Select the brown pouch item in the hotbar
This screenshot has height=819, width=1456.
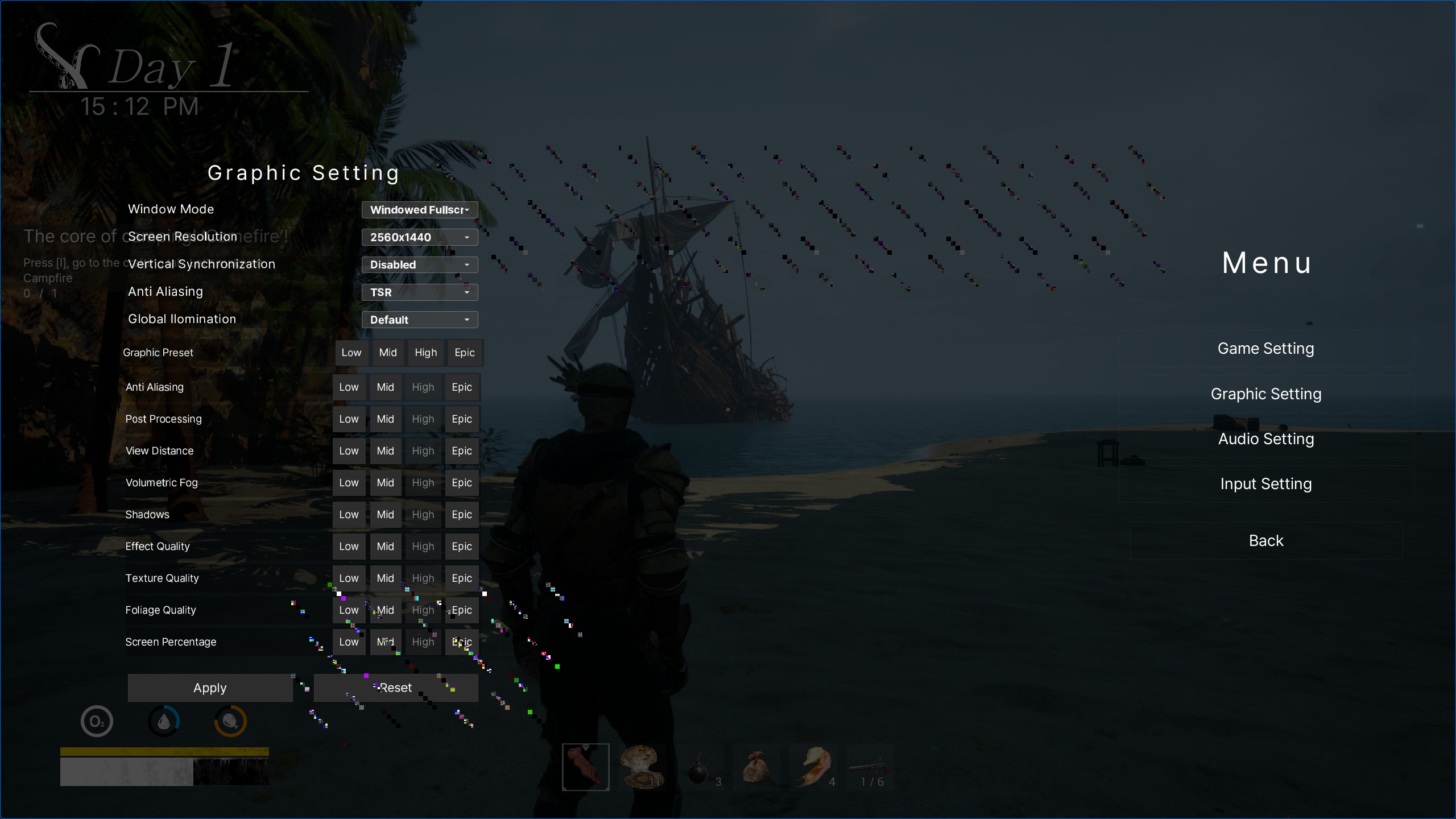click(x=756, y=767)
